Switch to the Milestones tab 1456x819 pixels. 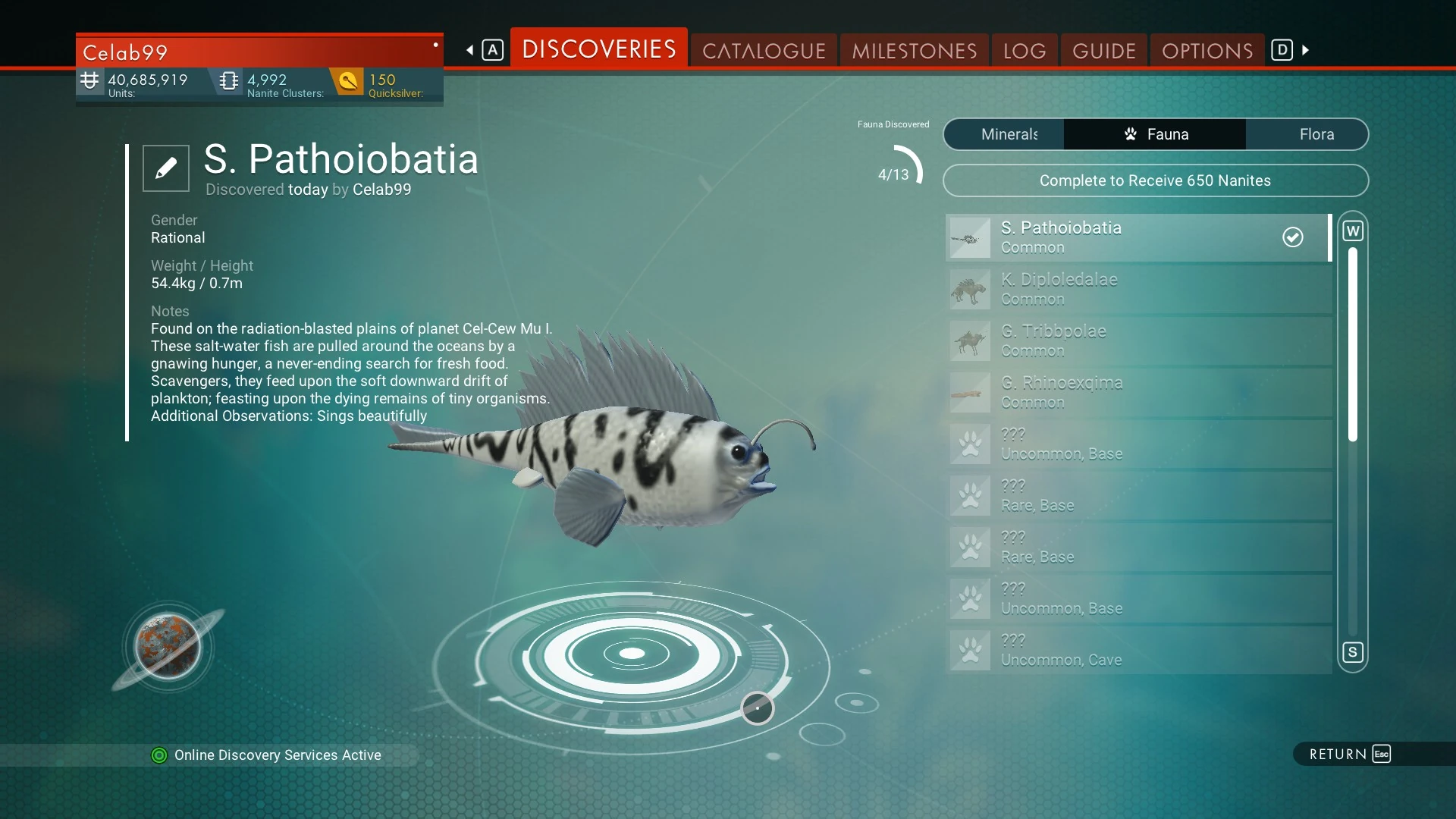tap(914, 51)
